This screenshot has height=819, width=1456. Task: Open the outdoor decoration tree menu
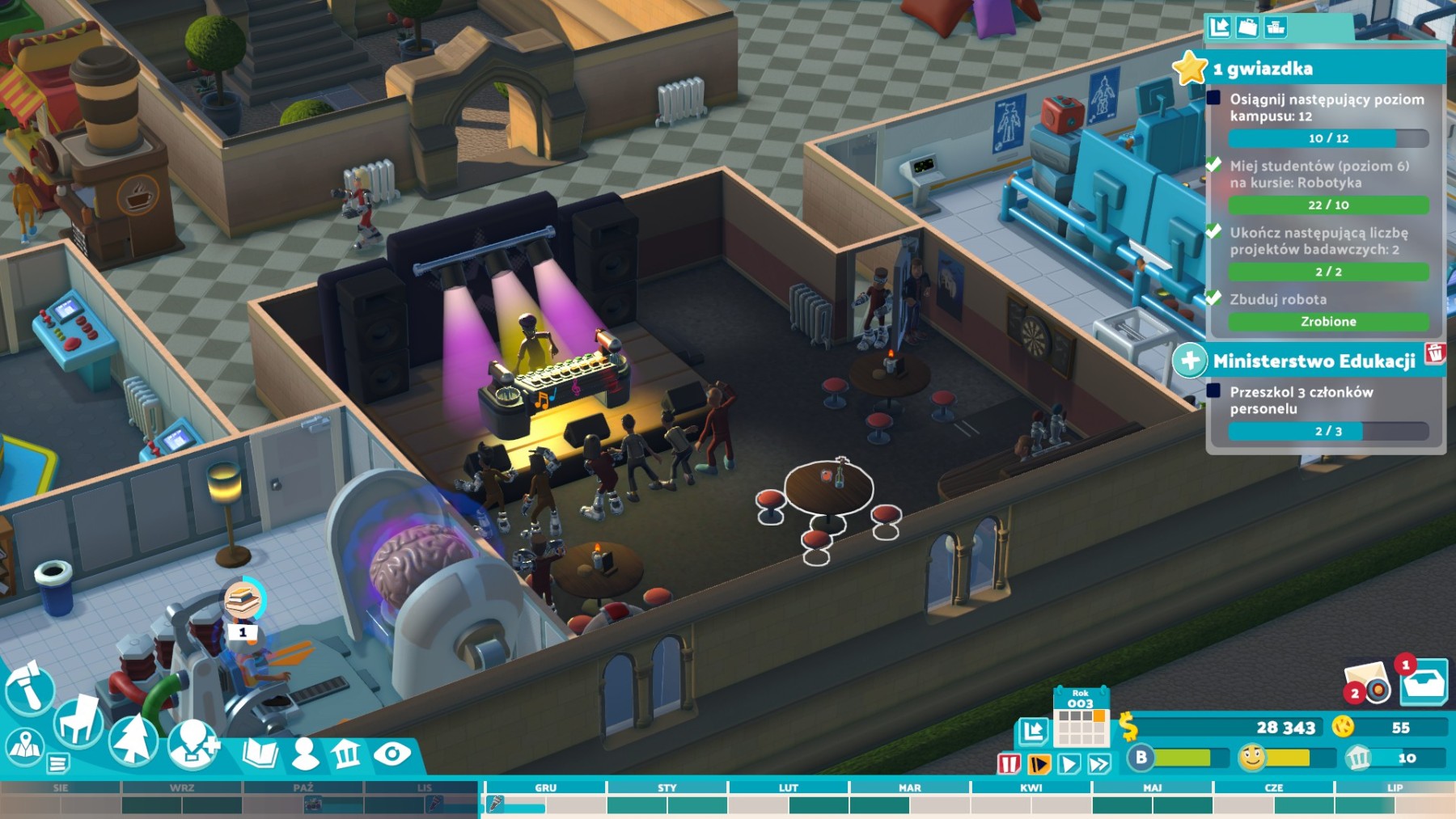tap(133, 738)
